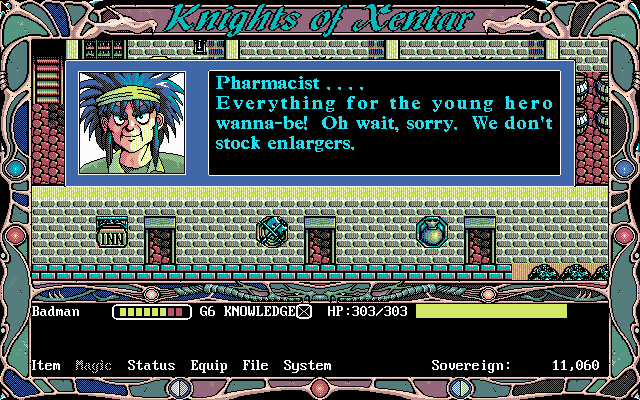Open the File menu
Image resolution: width=640 pixels, height=400 pixels.
point(255,366)
